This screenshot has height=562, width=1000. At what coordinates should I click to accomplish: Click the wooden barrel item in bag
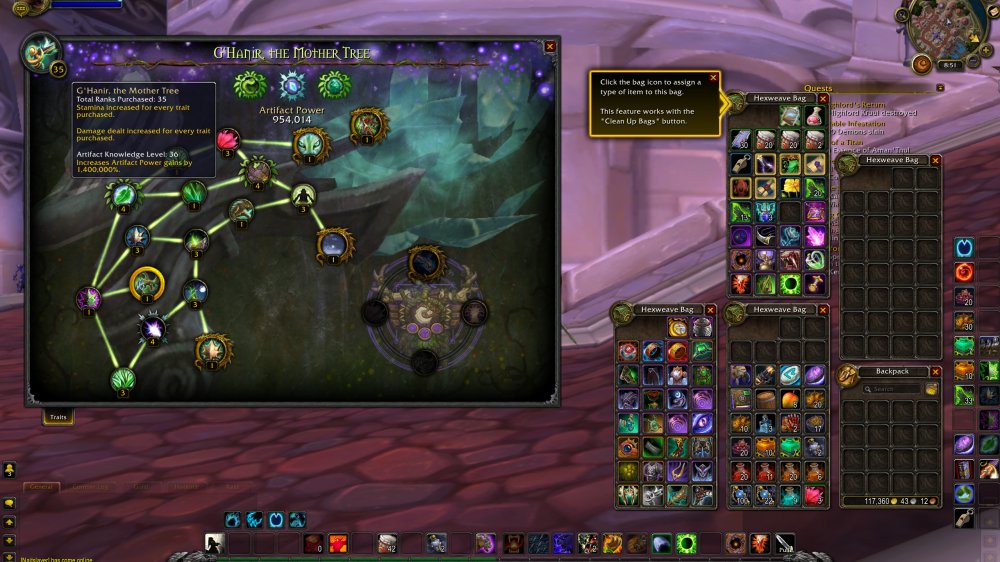pos(766,398)
